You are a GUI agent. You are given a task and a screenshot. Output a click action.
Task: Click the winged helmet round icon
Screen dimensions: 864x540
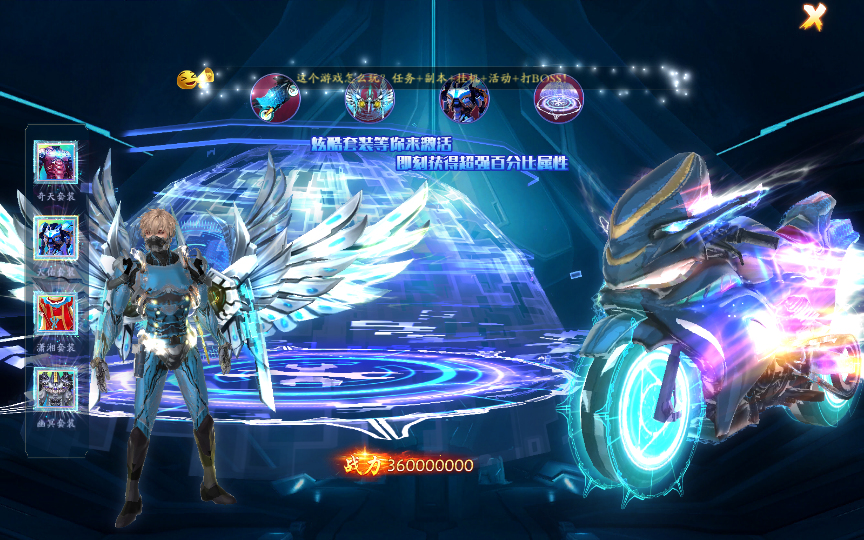[369, 98]
